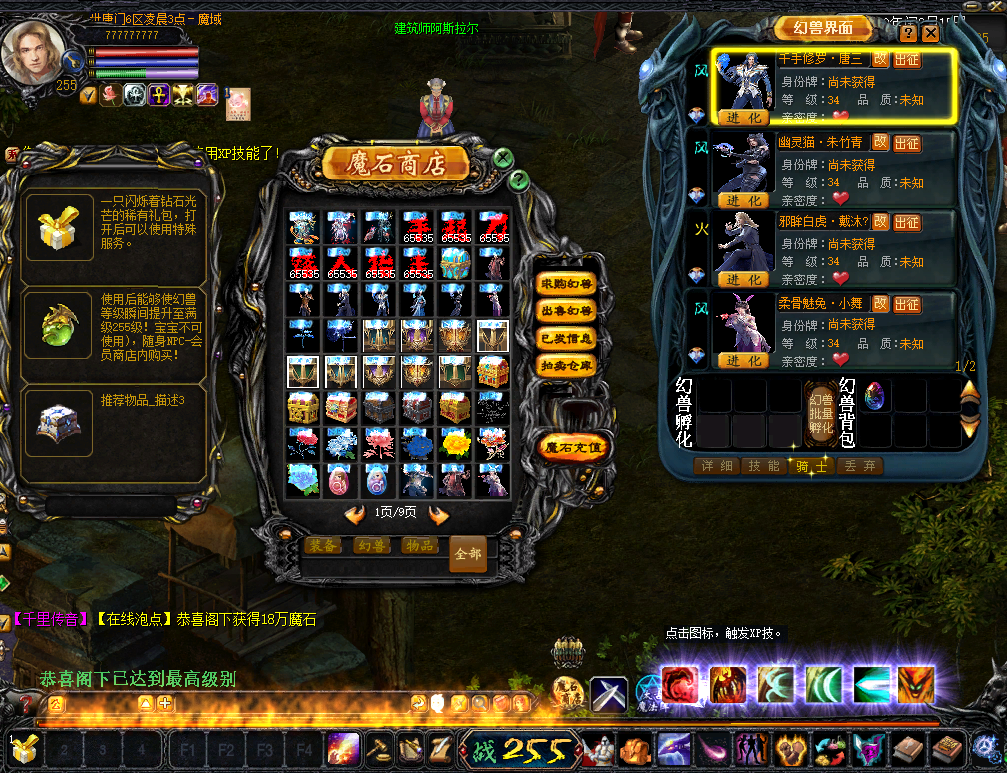The image size is (1007, 773).
Task: Rename 邪眸白虎 using the 改 button
Action: 880,222
